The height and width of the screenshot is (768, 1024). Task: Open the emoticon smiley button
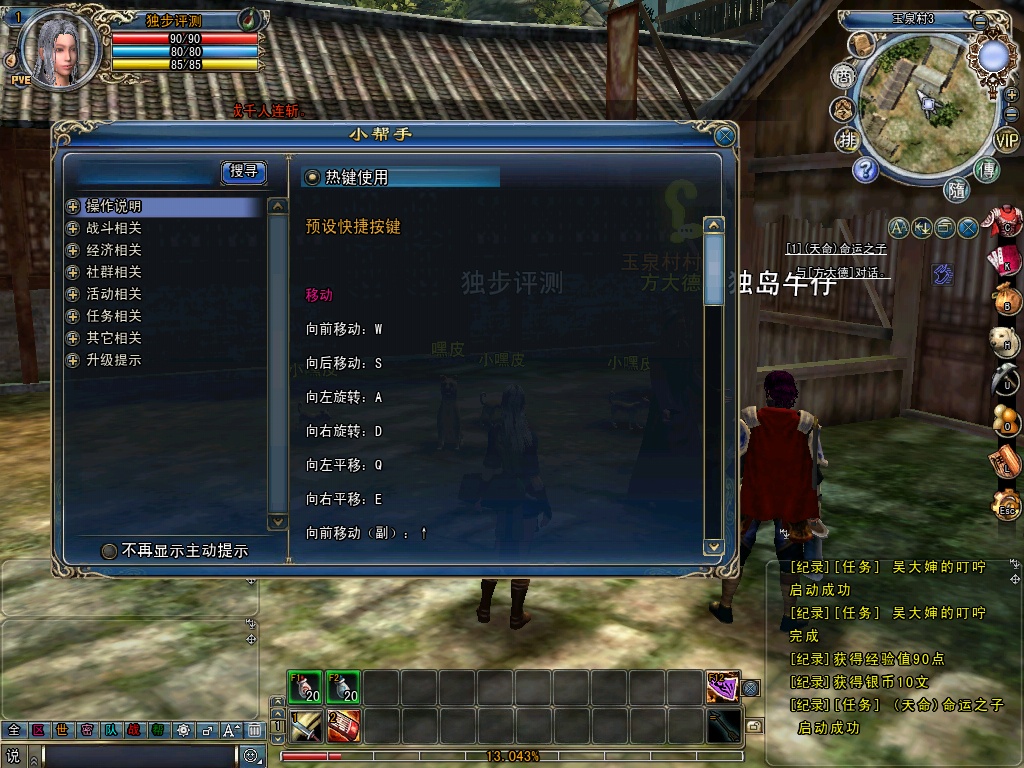click(252, 756)
